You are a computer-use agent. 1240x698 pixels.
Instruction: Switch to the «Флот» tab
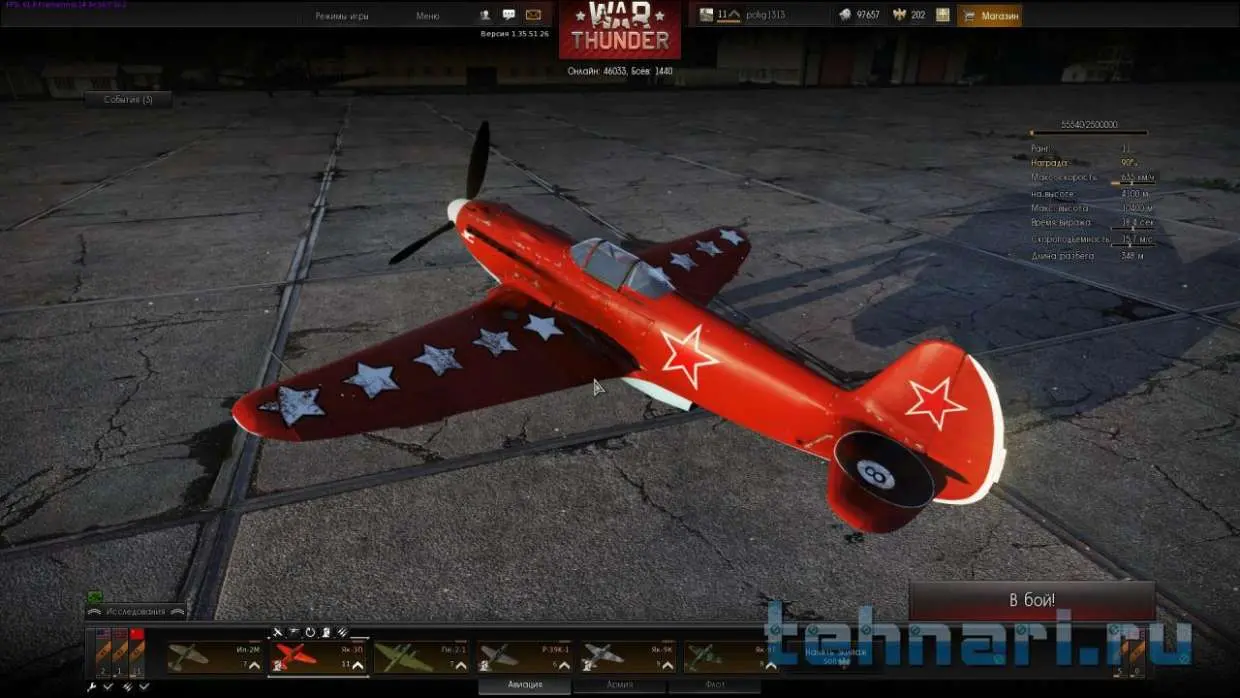(x=713, y=685)
